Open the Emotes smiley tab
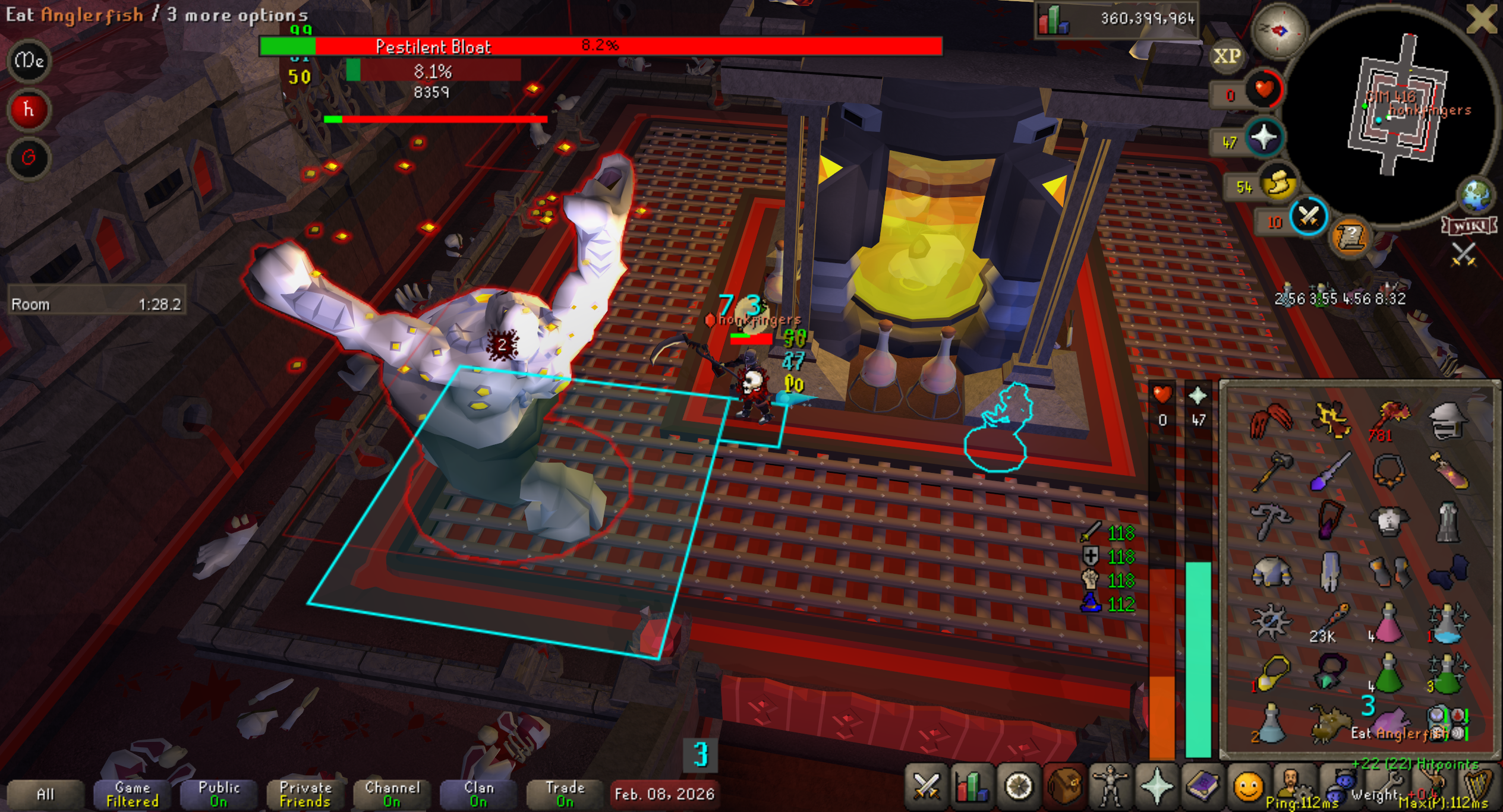Image resolution: width=1503 pixels, height=812 pixels. (x=1247, y=787)
